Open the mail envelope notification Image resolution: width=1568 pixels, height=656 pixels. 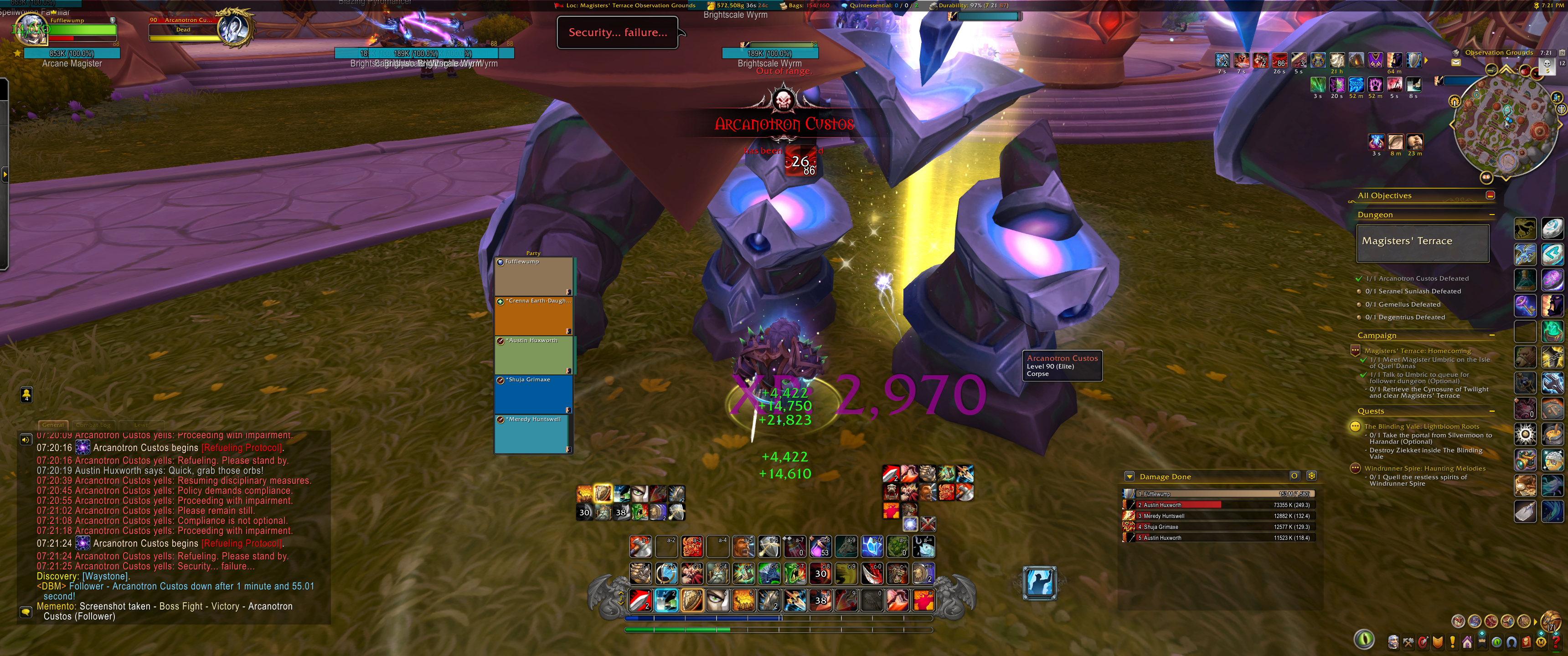pos(1455,62)
